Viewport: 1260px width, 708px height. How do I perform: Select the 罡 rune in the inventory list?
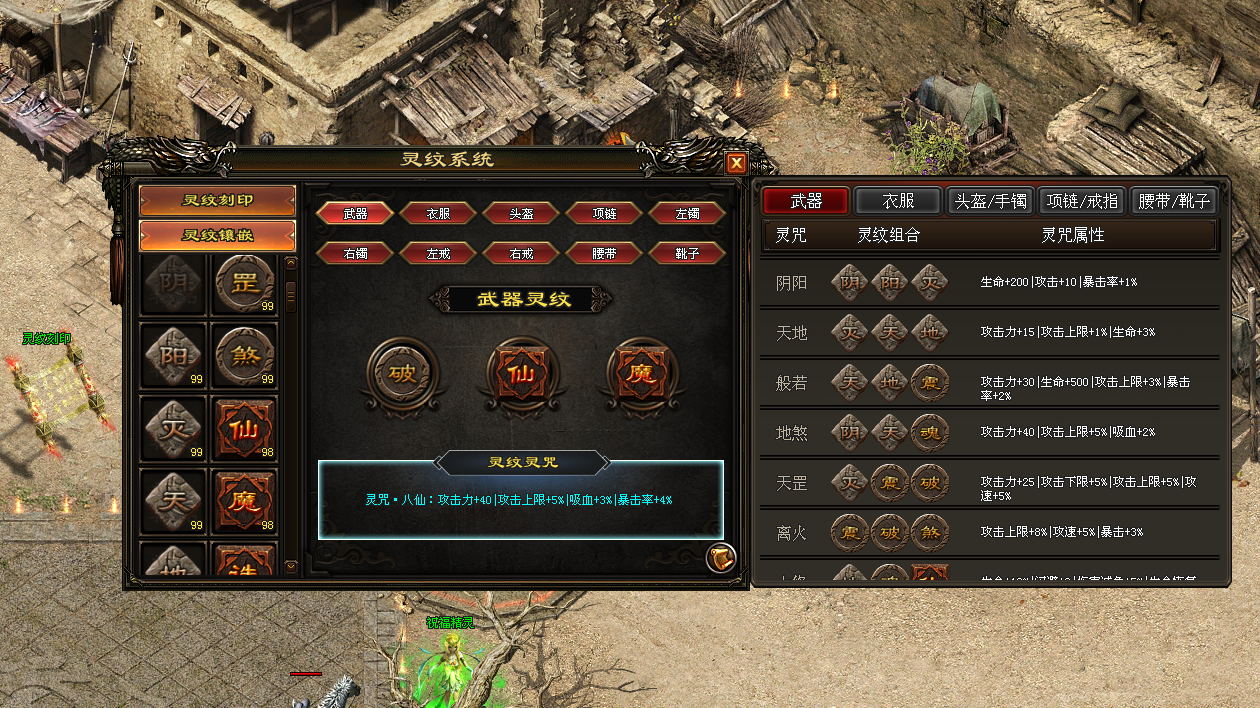(x=244, y=284)
